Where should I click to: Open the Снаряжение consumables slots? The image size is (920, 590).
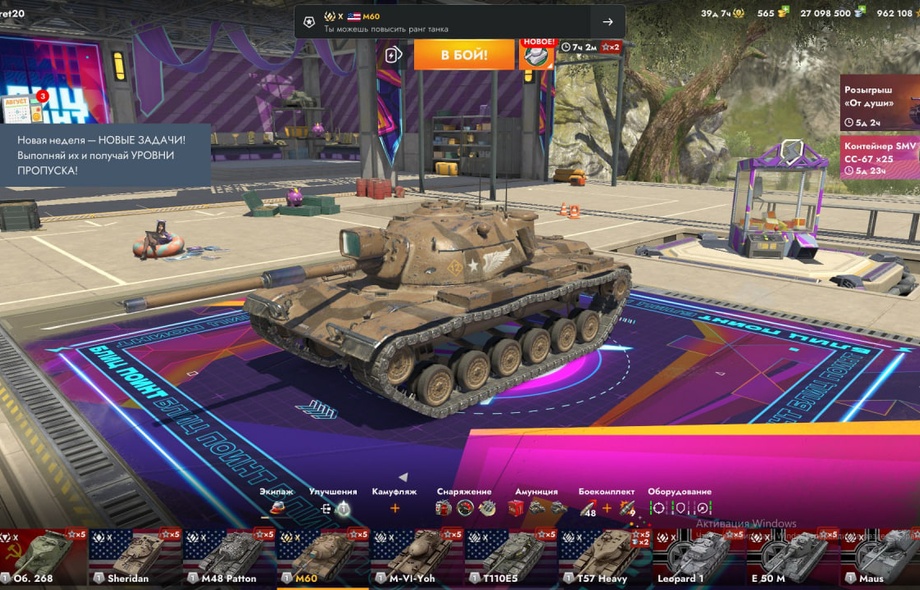click(464, 508)
